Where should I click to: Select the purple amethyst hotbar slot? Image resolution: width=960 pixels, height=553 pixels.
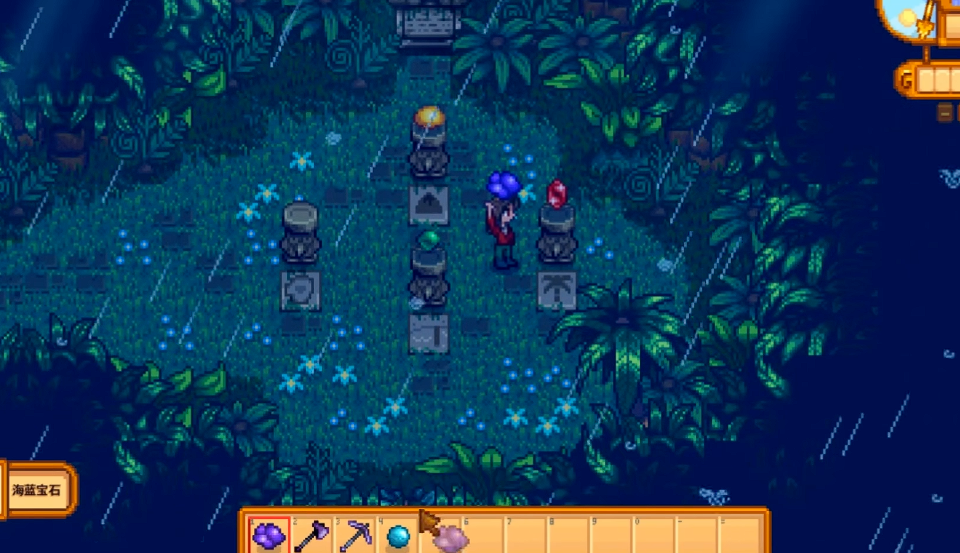click(x=270, y=536)
